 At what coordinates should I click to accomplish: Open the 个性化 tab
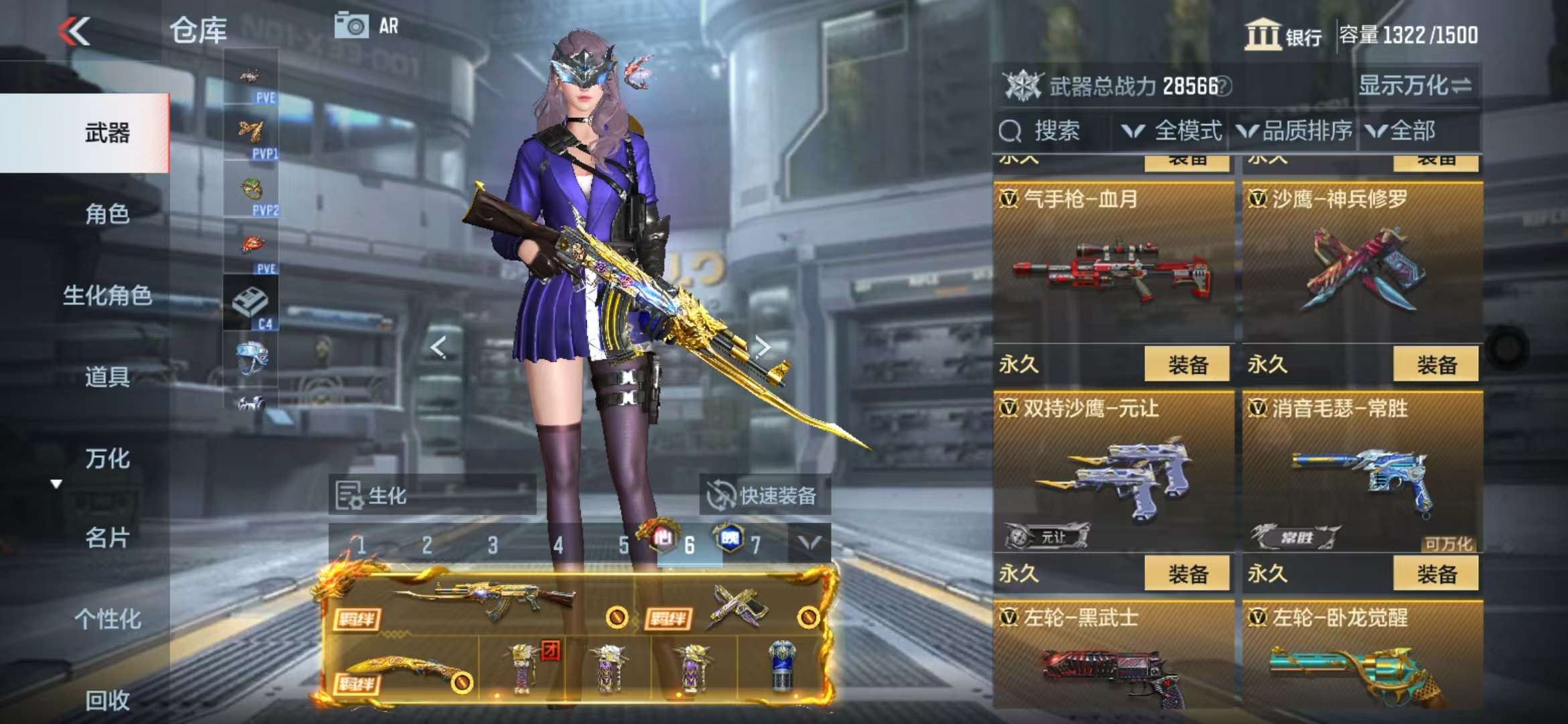tap(107, 619)
